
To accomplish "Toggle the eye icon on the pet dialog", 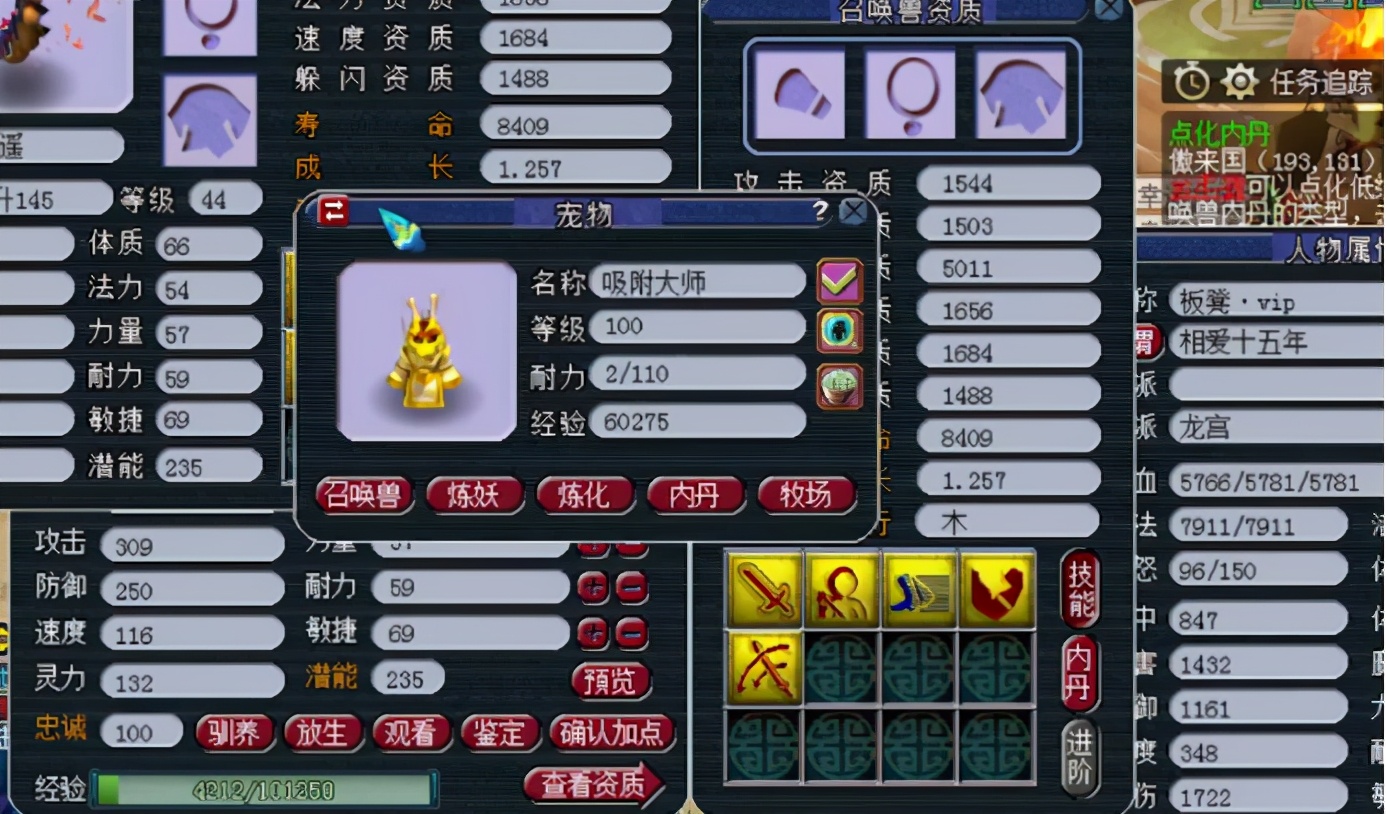I will point(838,331).
